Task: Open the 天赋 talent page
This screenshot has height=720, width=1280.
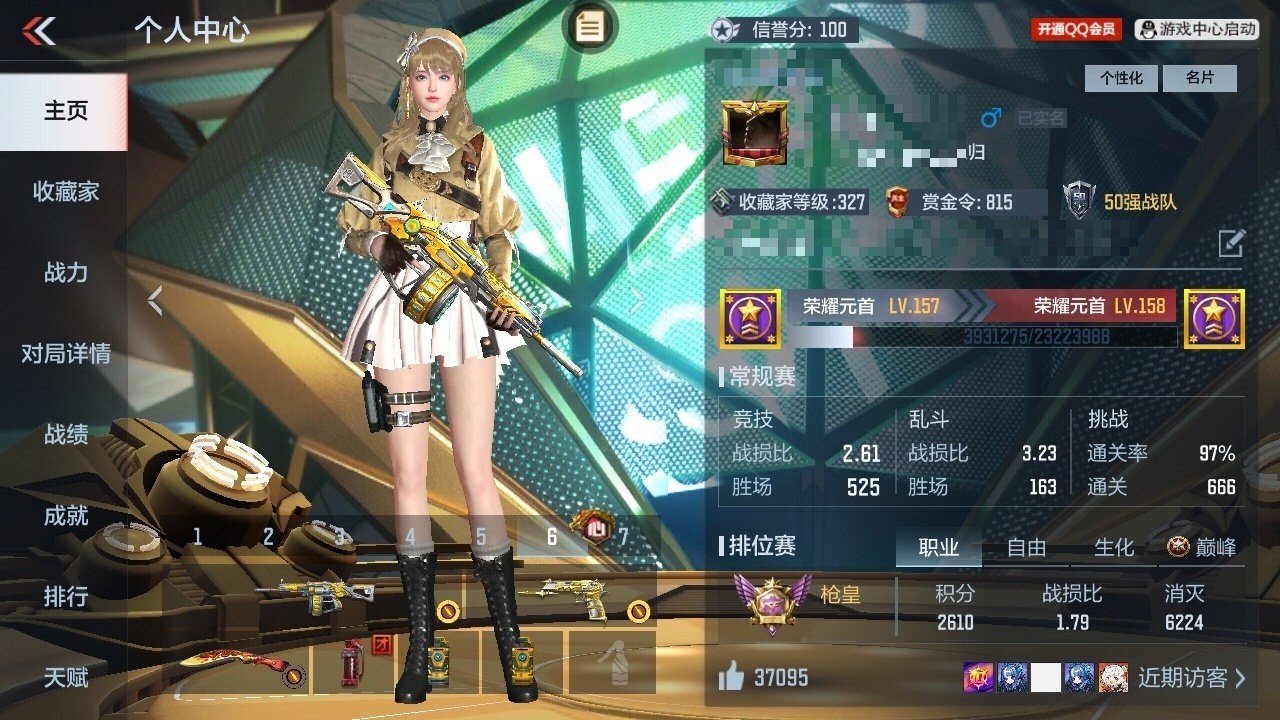Action: point(65,677)
